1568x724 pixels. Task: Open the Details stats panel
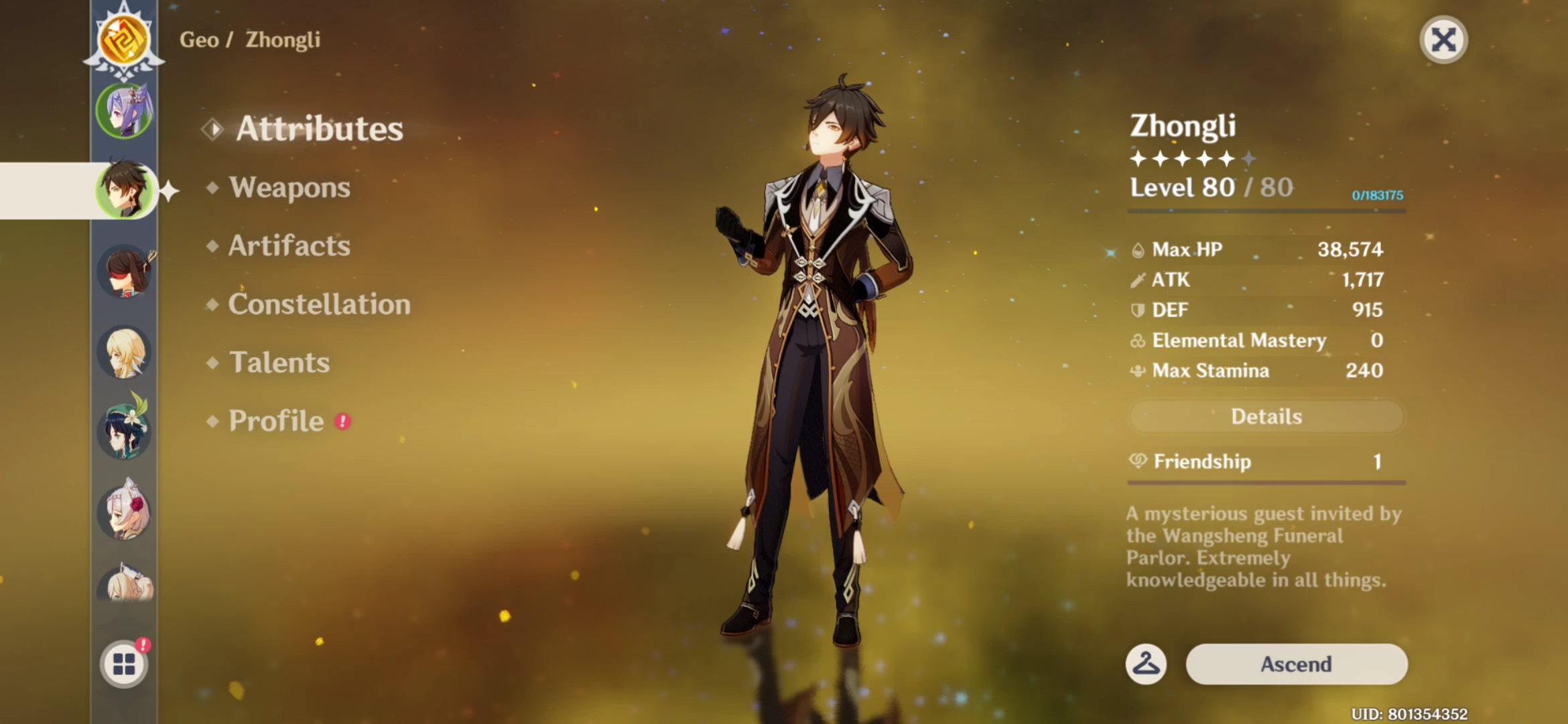pyautogui.click(x=1265, y=416)
